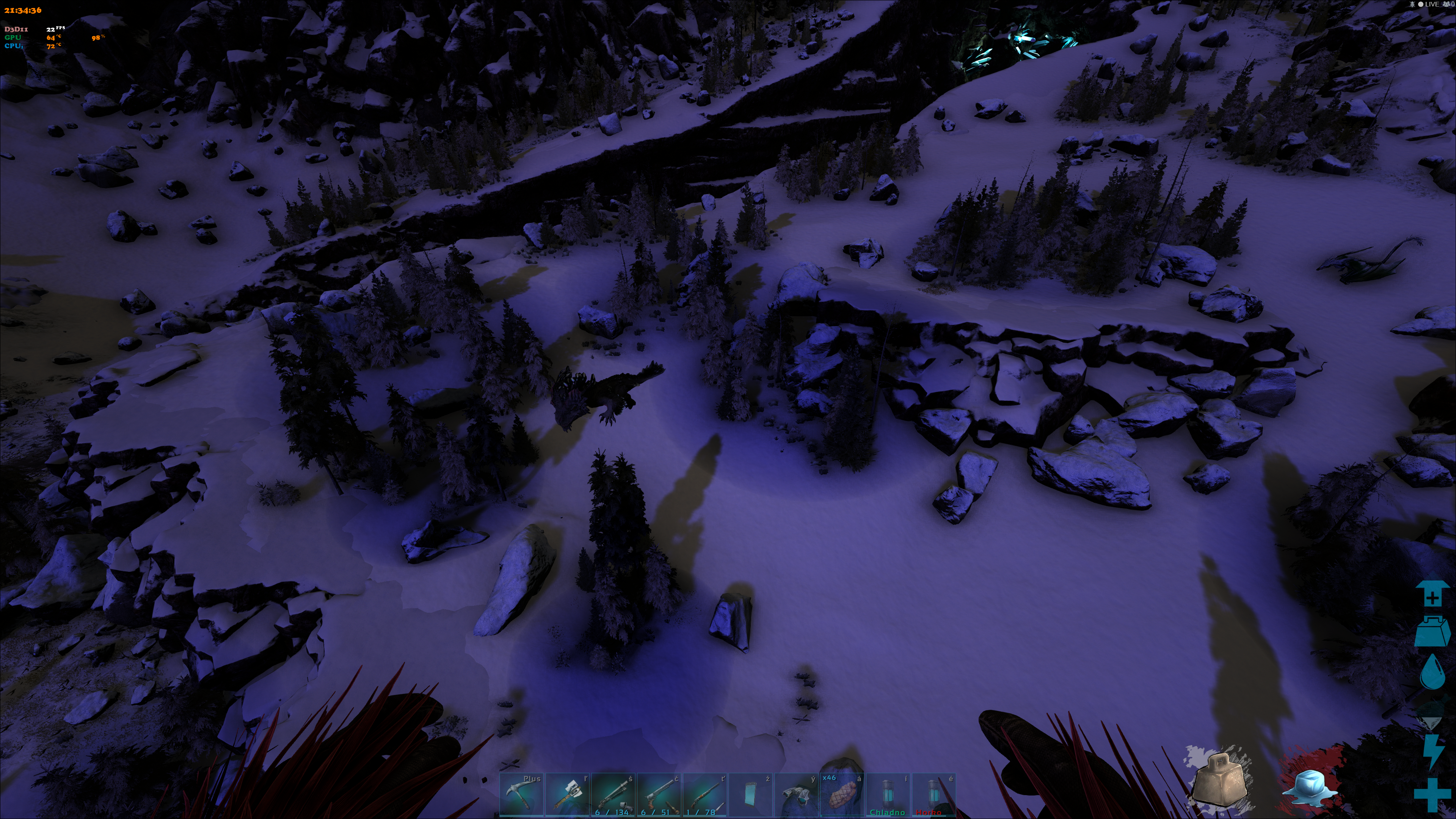This screenshot has height=819, width=1456.
Task: Select the shotgun with 6/134 ammo
Action: tap(613, 795)
